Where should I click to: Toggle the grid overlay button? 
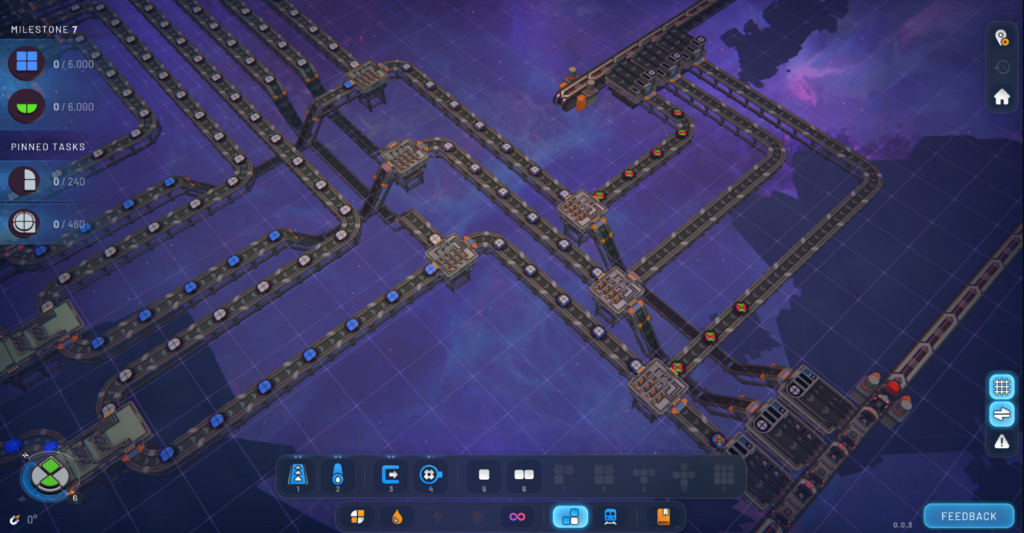tap(1002, 386)
